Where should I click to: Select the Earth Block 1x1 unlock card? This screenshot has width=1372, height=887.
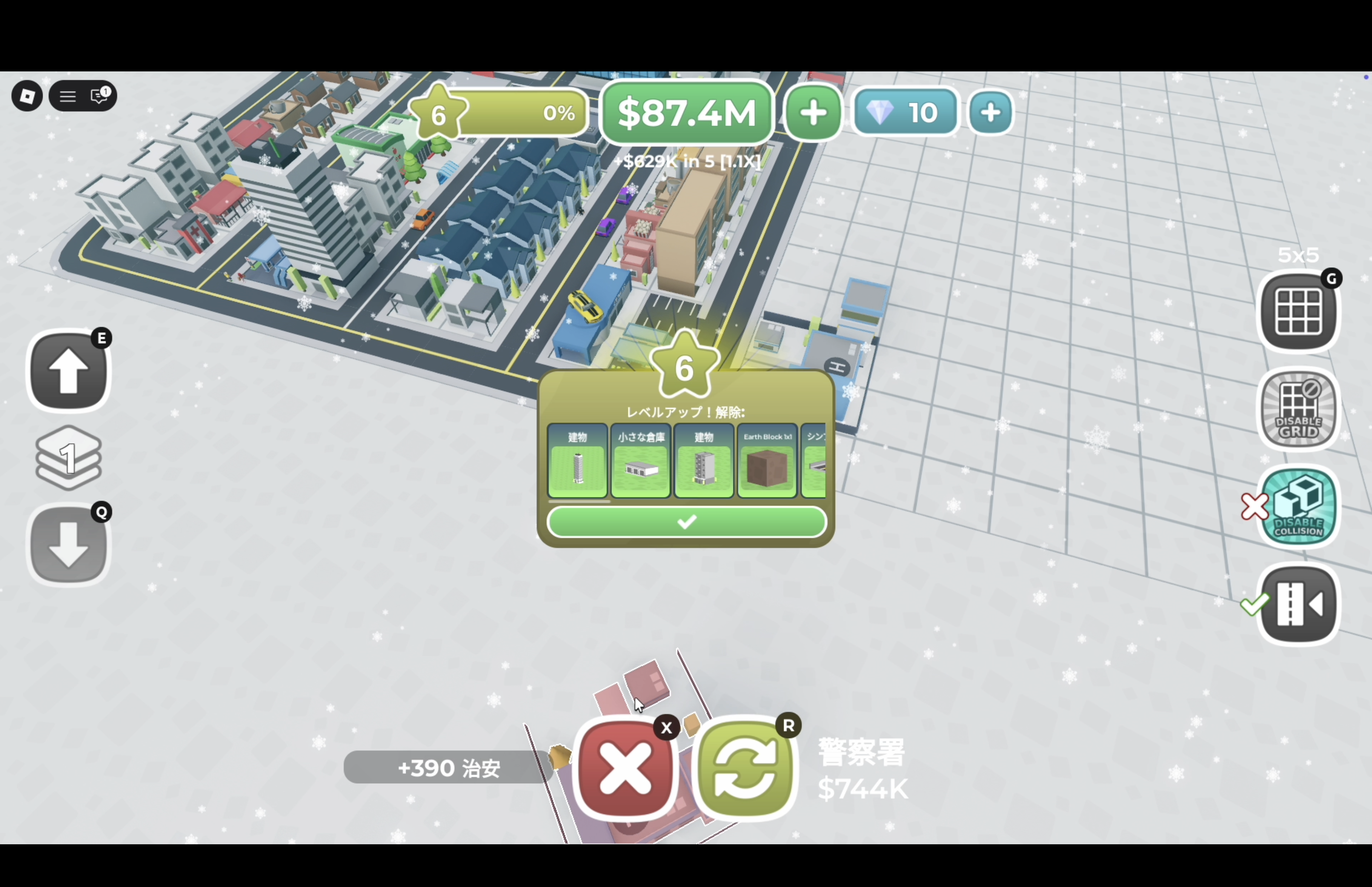point(767,461)
